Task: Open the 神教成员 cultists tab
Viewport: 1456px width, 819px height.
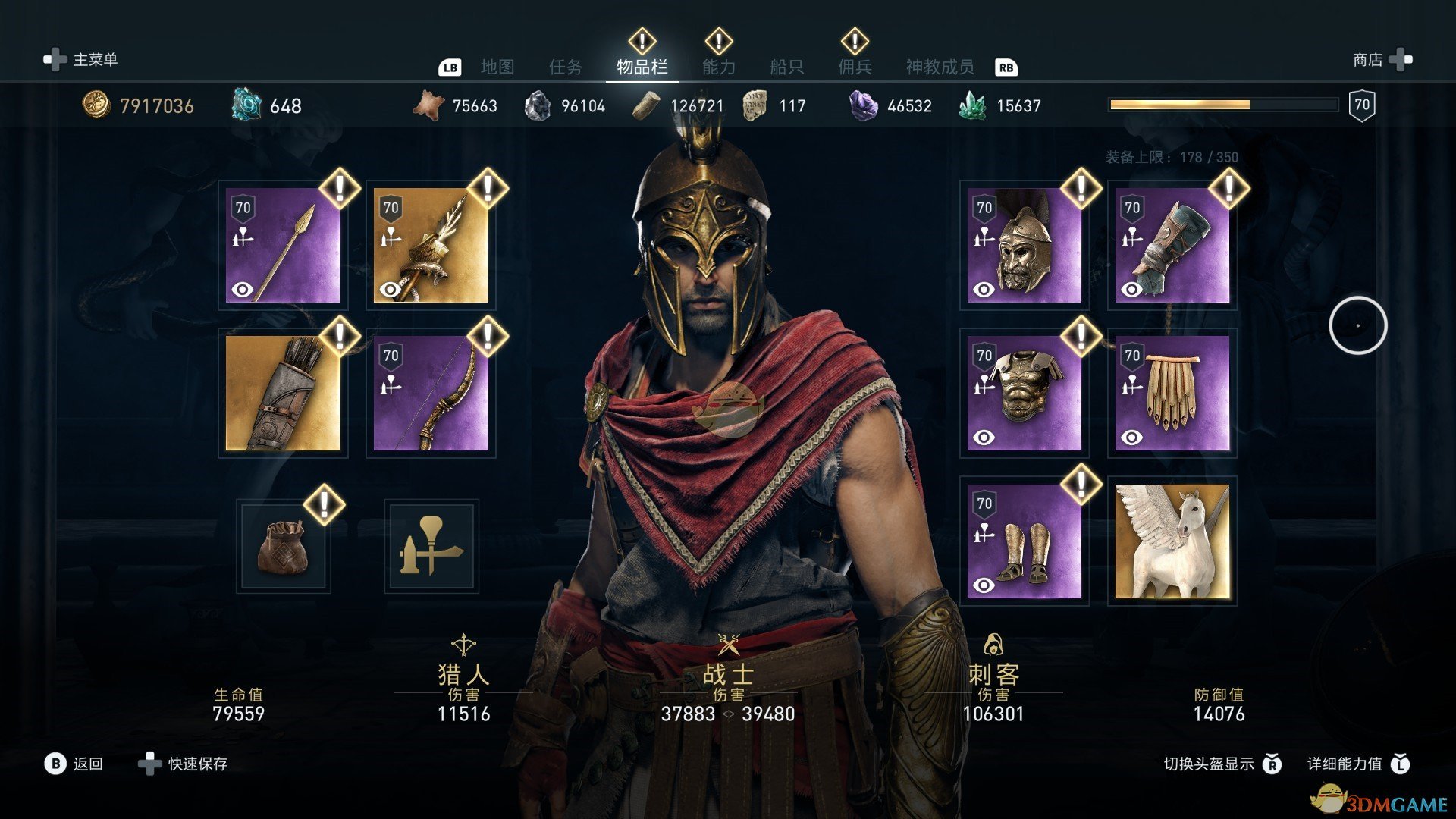Action: tap(940, 67)
